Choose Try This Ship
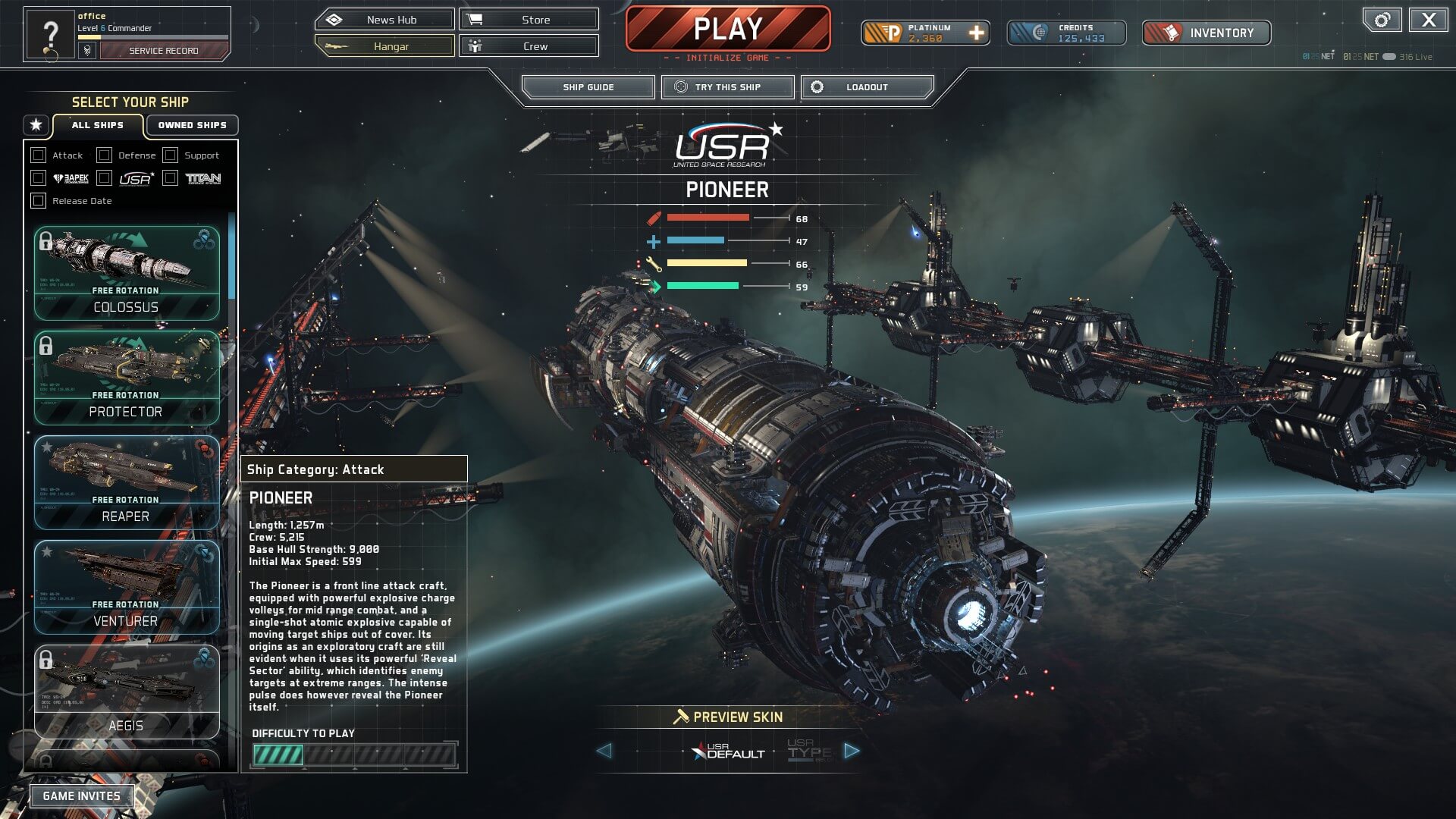 click(727, 87)
